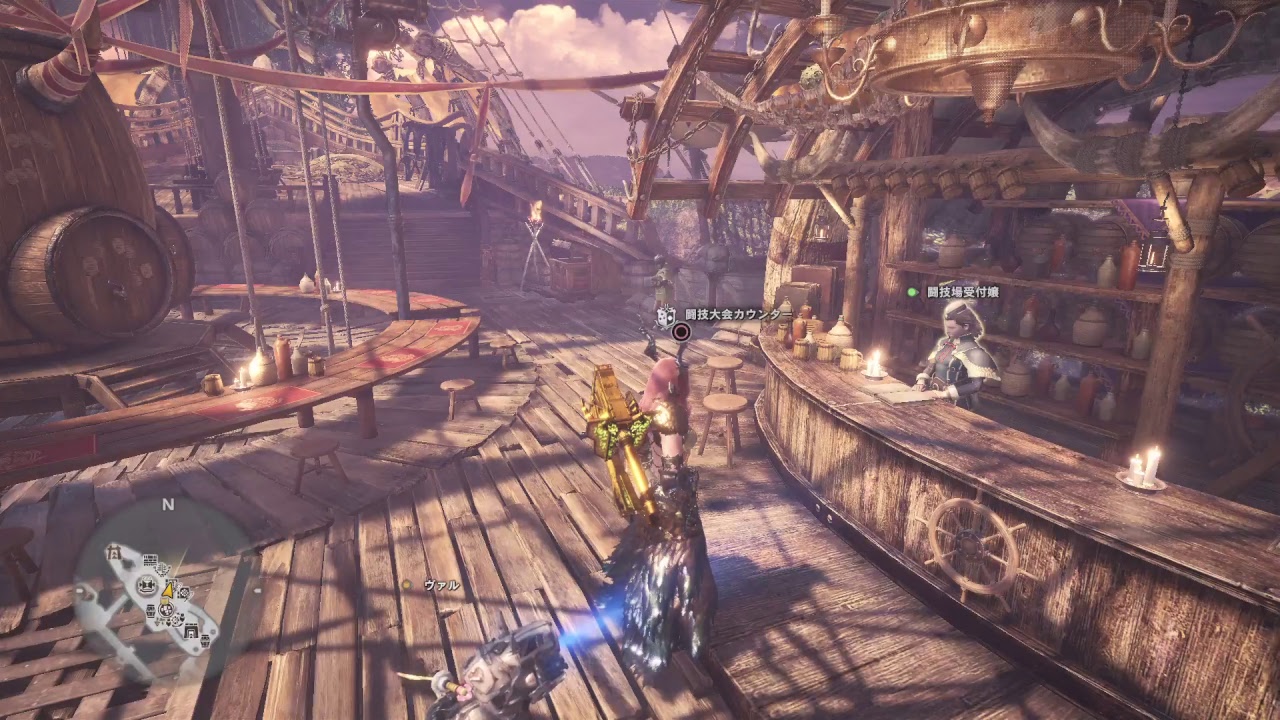Click the storage jug icon near minimap bottom
This screenshot has width=1280, height=720.
coord(204,641)
